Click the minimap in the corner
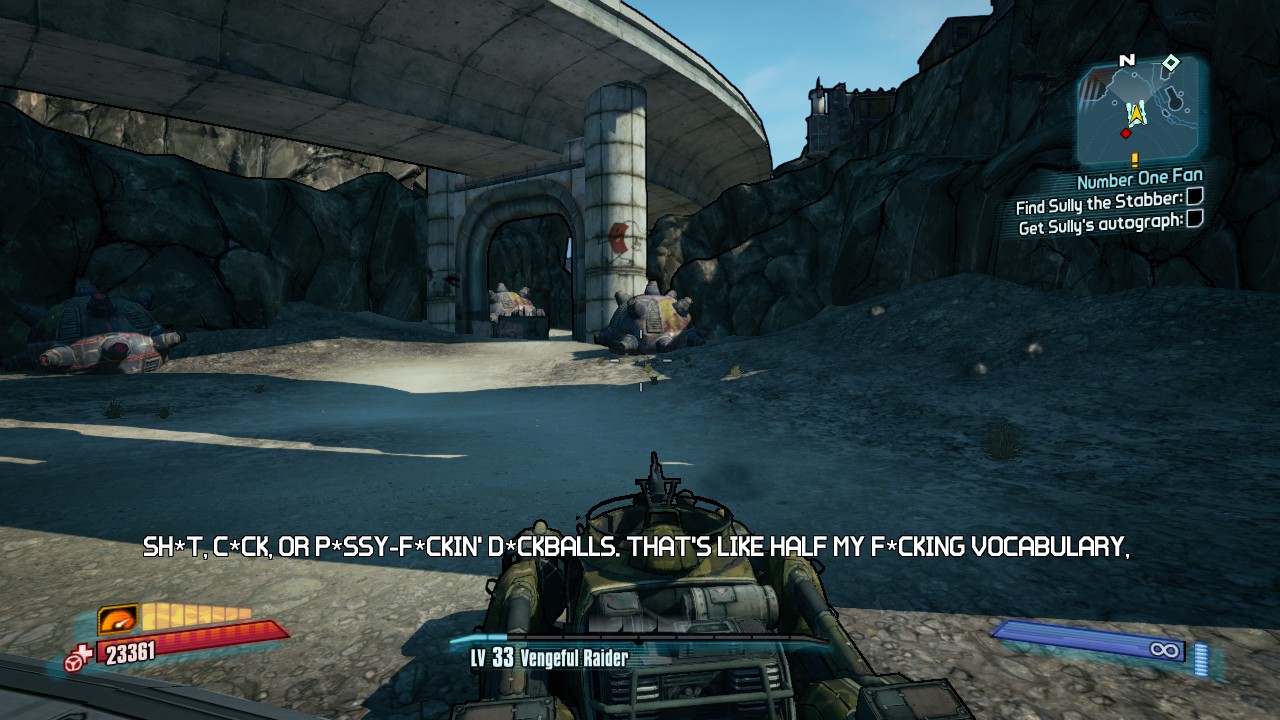Image resolution: width=1280 pixels, height=720 pixels. click(1140, 110)
